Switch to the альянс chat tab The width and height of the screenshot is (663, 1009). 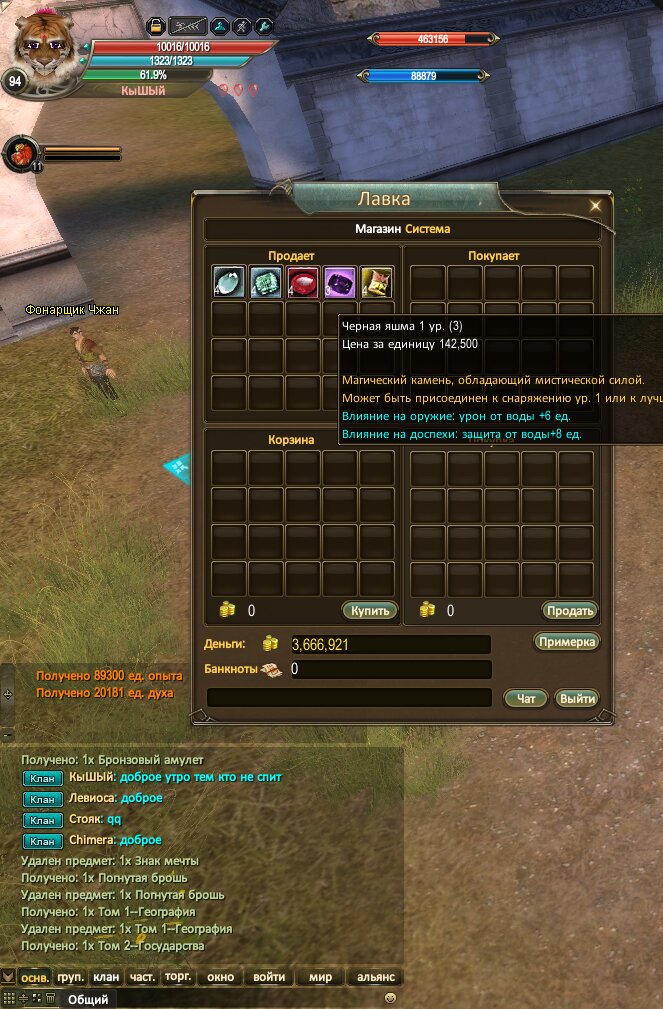[x=375, y=977]
